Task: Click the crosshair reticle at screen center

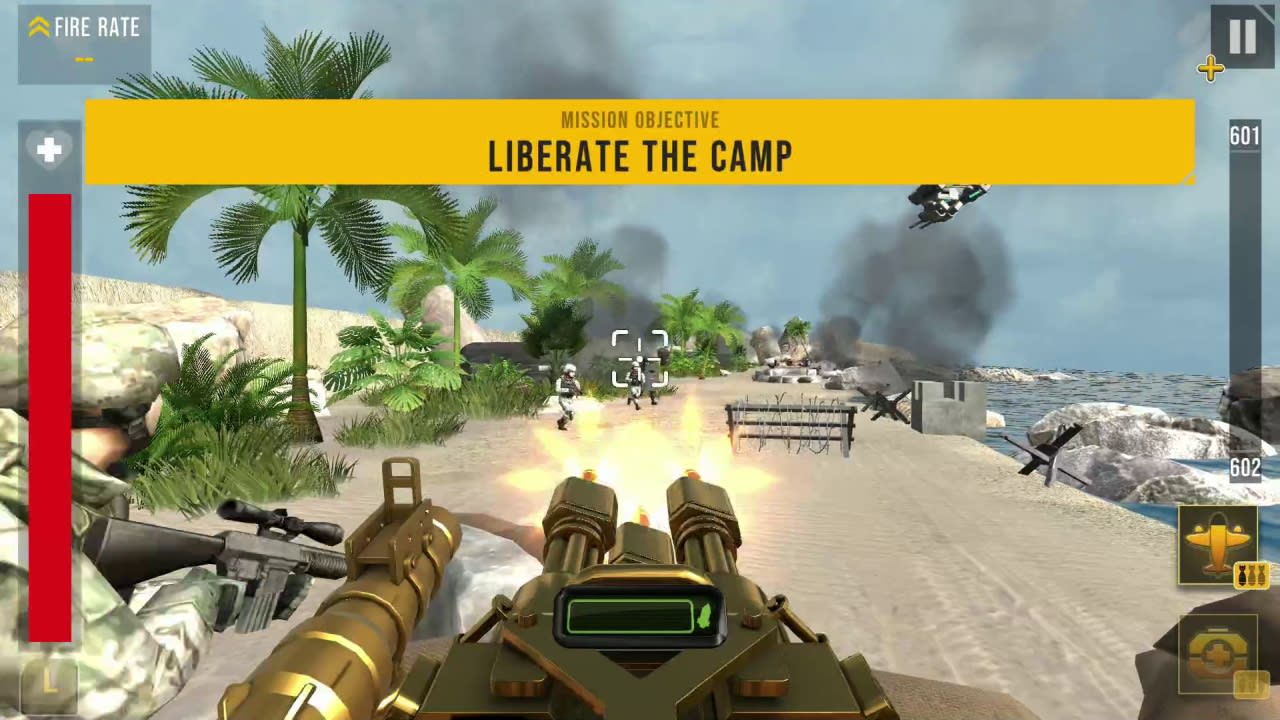Action: click(640, 360)
